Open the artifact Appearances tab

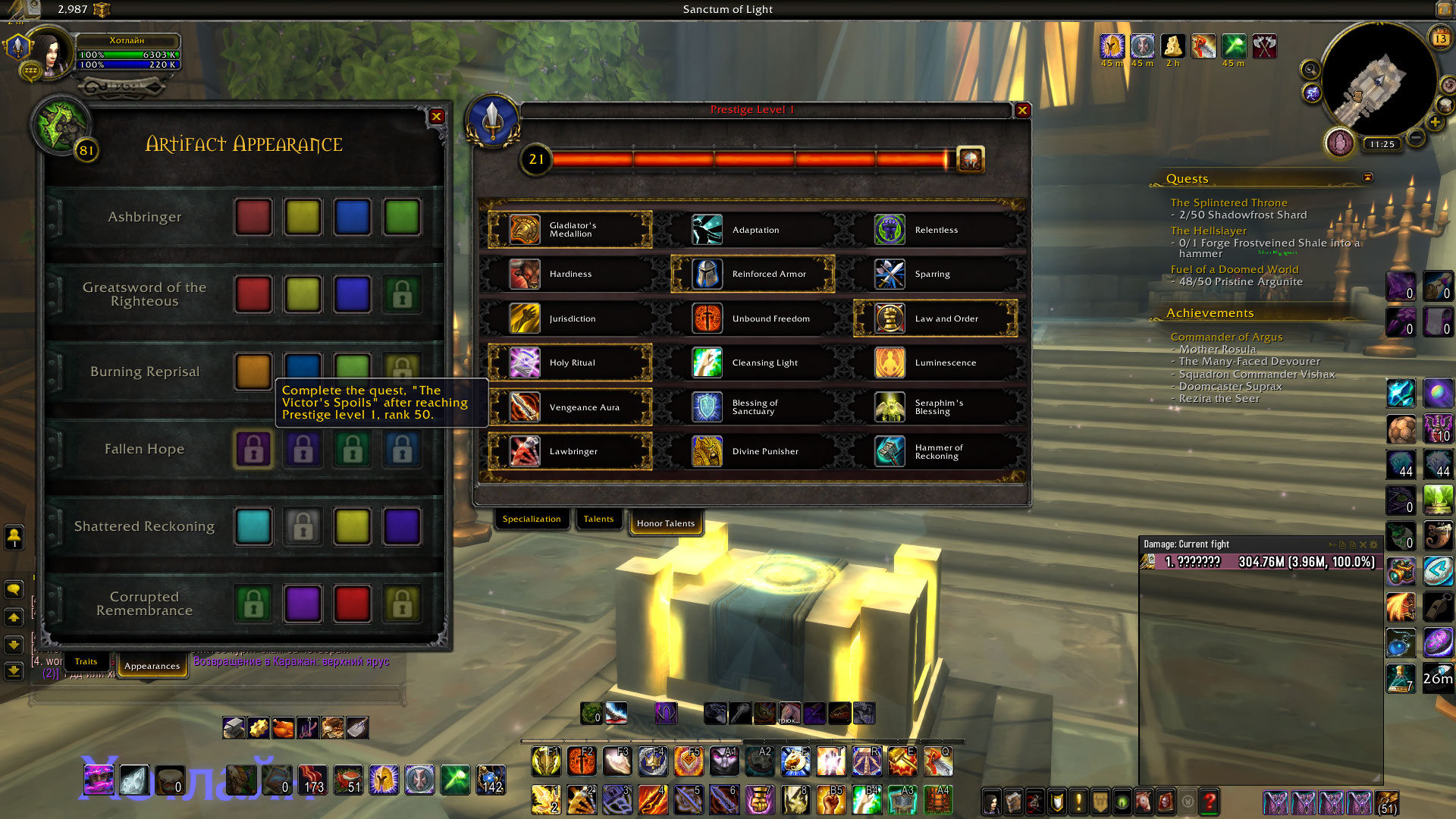click(152, 667)
